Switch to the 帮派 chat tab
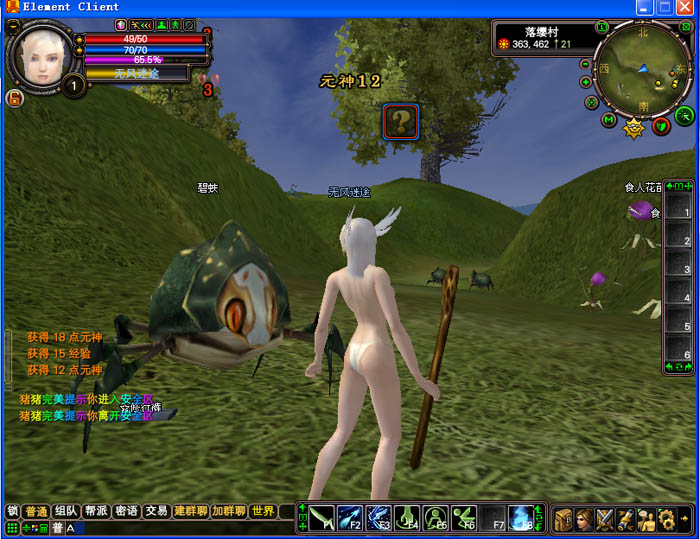Viewport: 700px width, 539px height. pos(96,511)
